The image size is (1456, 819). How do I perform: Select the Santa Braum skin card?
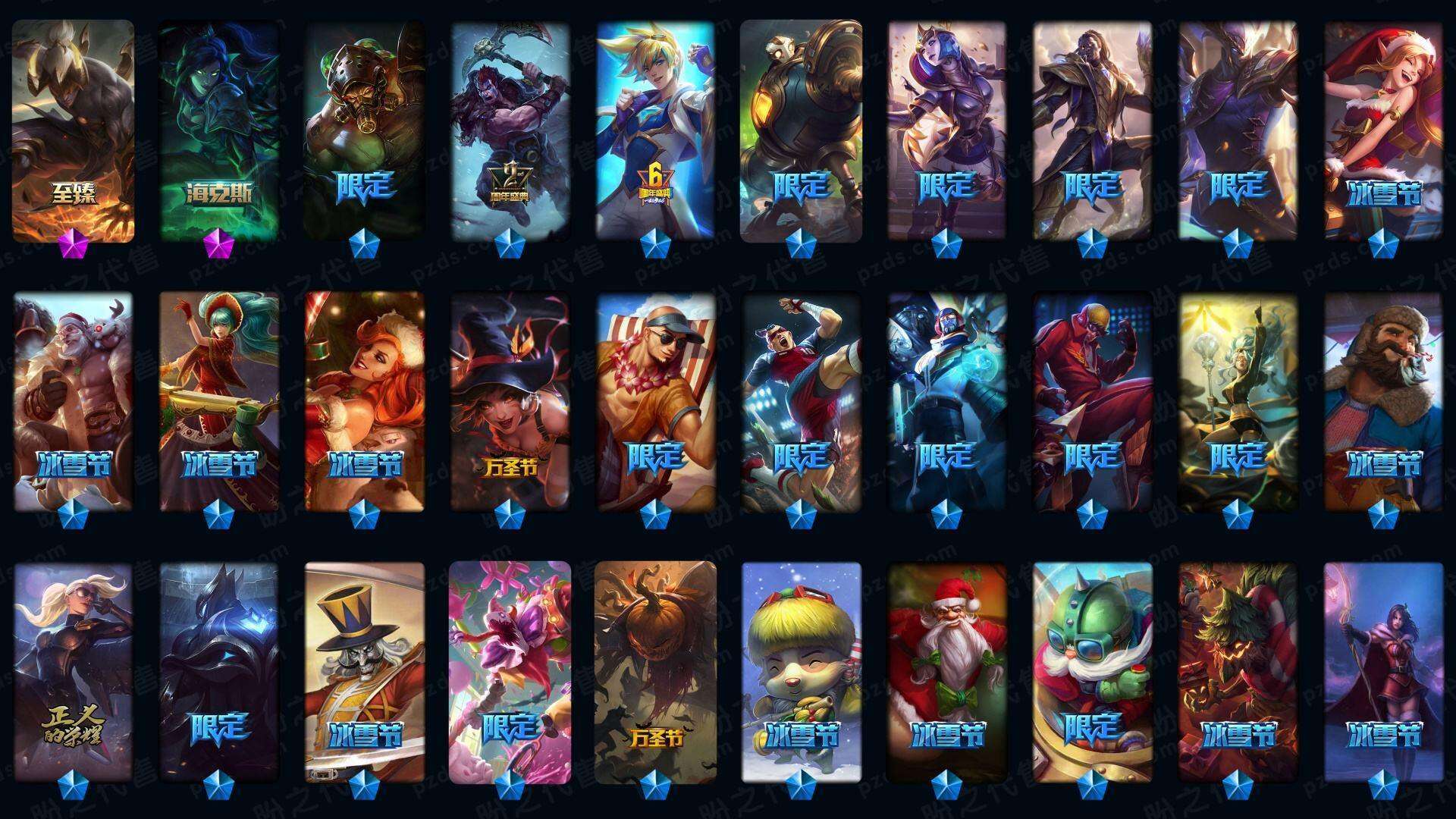pos(73,402)
